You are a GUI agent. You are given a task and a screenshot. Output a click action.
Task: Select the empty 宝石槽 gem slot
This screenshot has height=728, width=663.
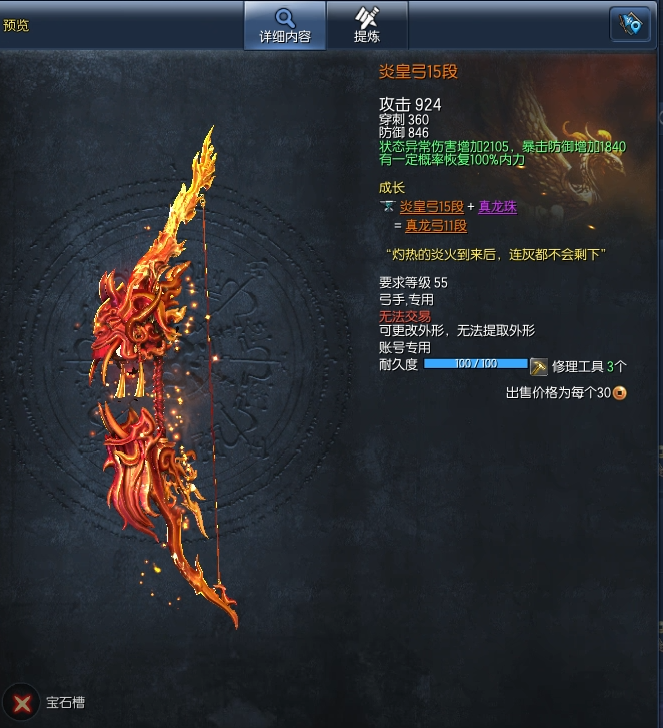coord(20,702)
